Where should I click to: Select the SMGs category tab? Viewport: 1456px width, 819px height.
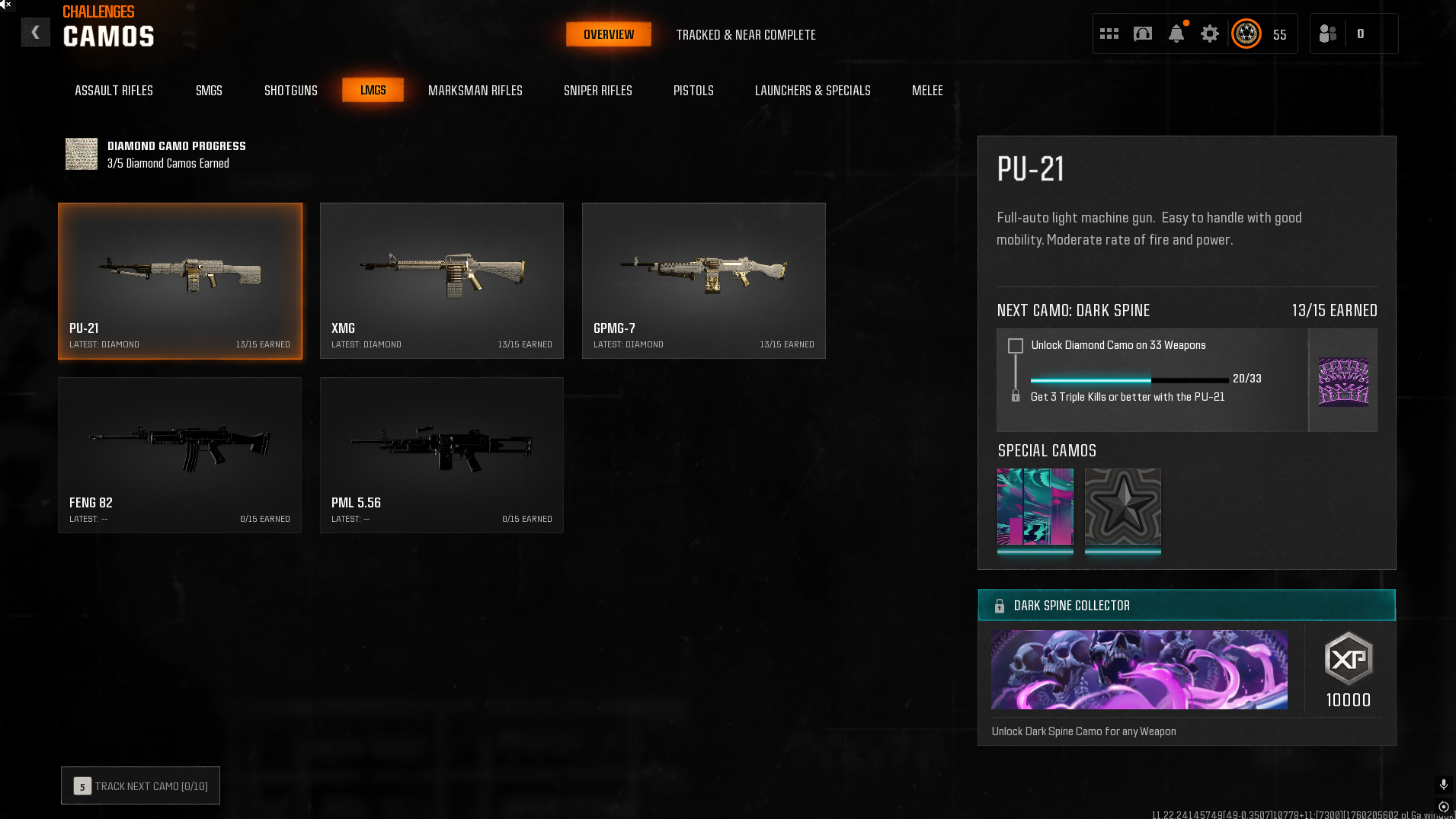pos(209,91)
